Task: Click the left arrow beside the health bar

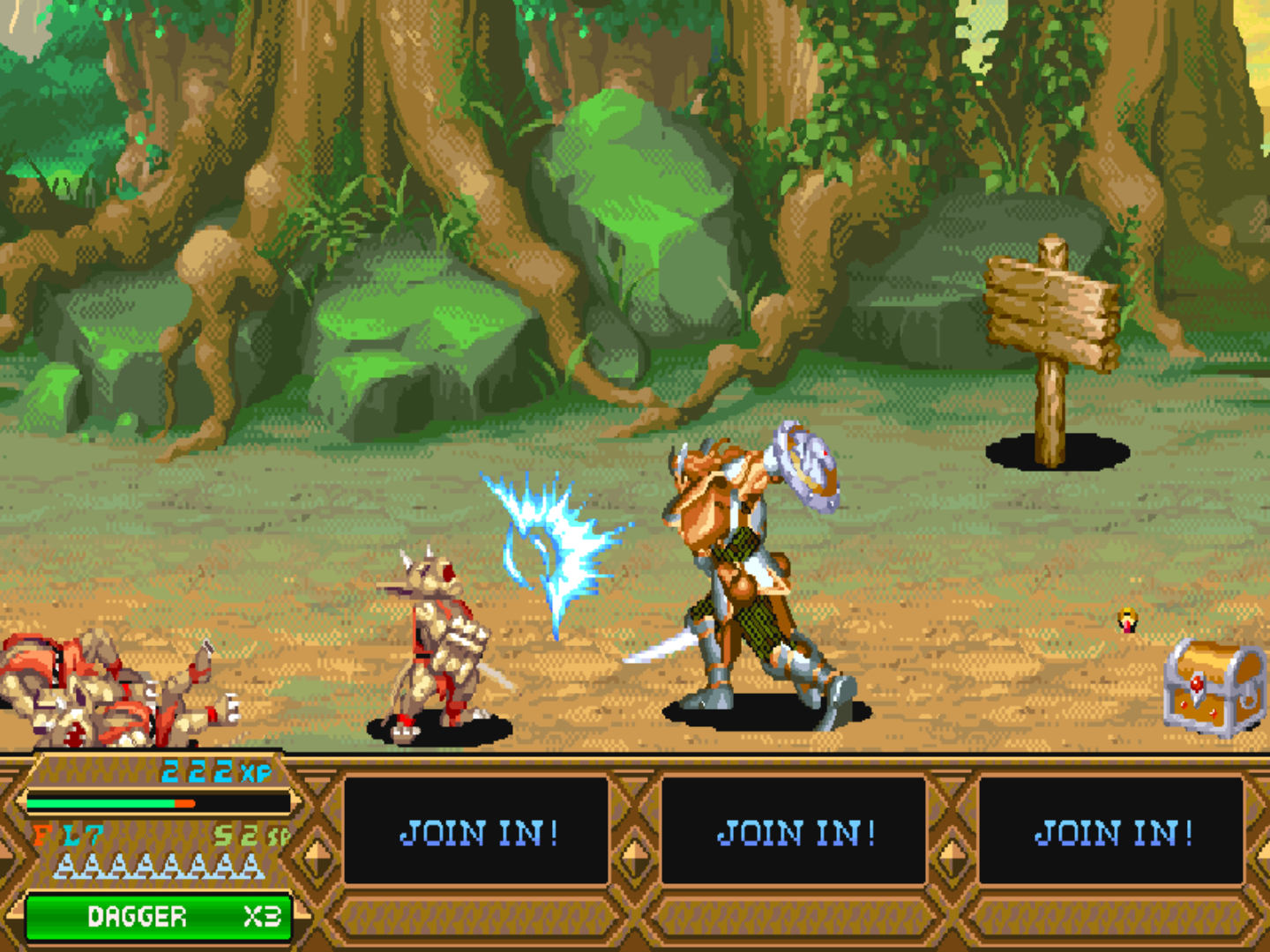Action: [x=21, y=800]
